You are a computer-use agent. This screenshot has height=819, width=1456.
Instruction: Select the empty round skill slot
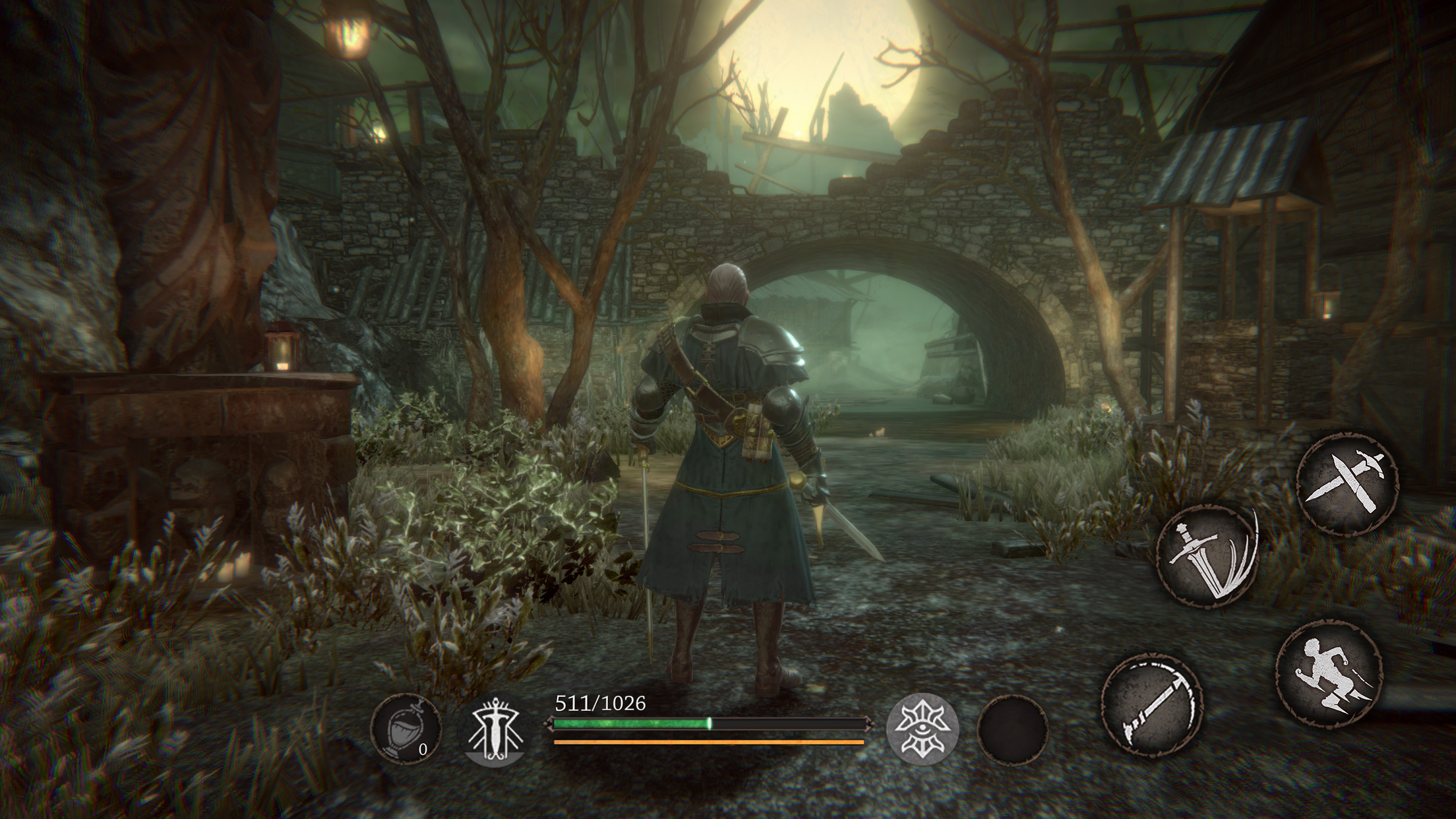coord(1013,729)
